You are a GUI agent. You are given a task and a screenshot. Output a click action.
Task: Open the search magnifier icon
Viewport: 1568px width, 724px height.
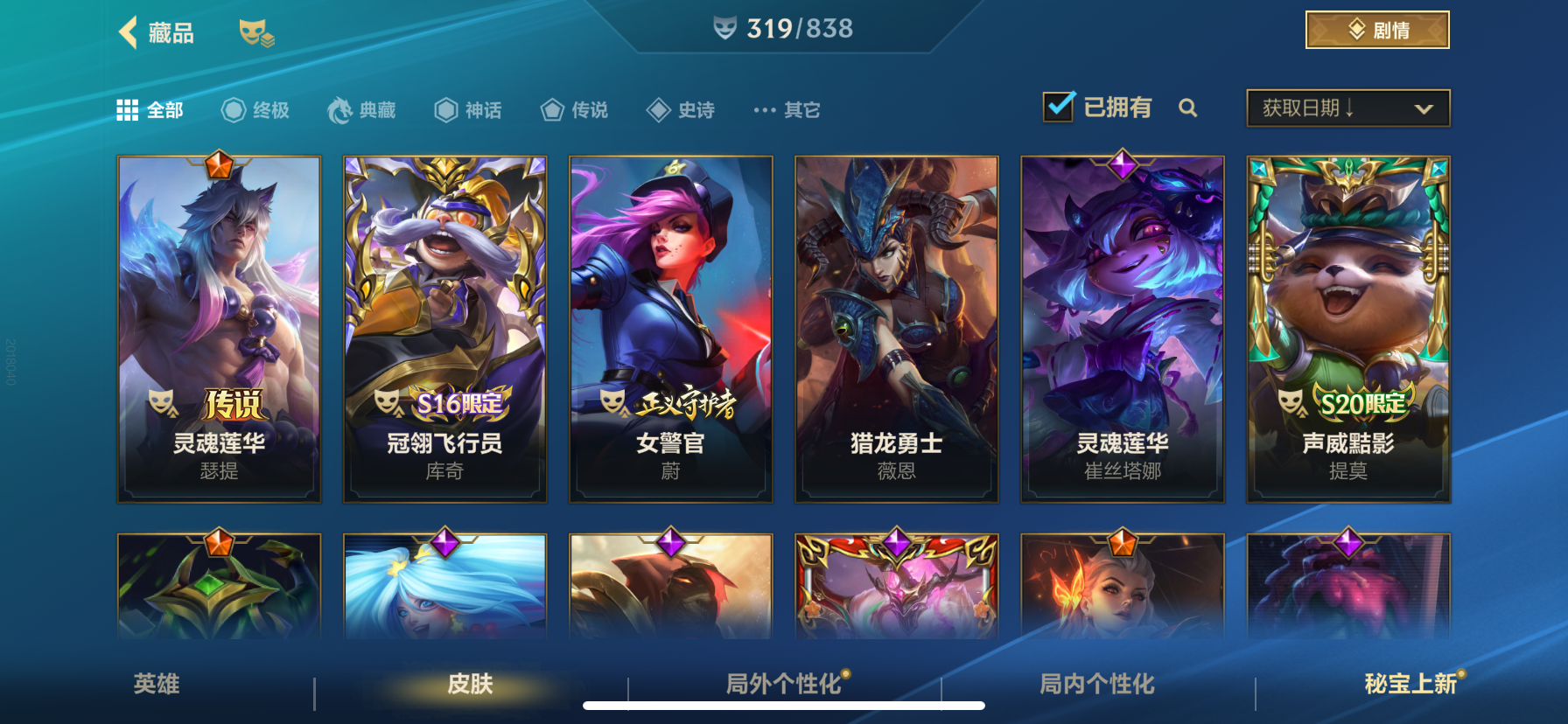[x=1188, y=109]
